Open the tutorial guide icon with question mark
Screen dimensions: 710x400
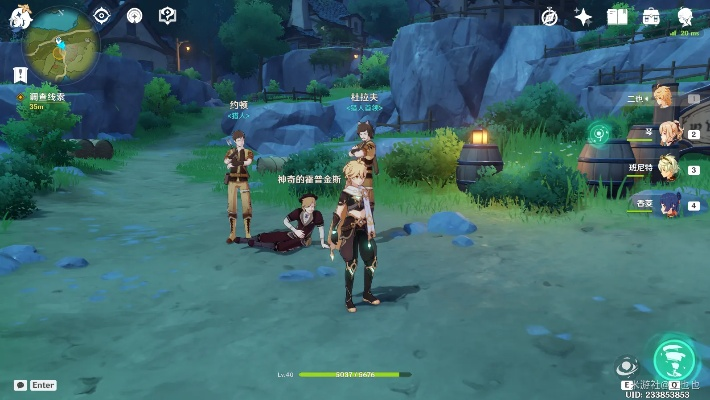tap(167, 15)
